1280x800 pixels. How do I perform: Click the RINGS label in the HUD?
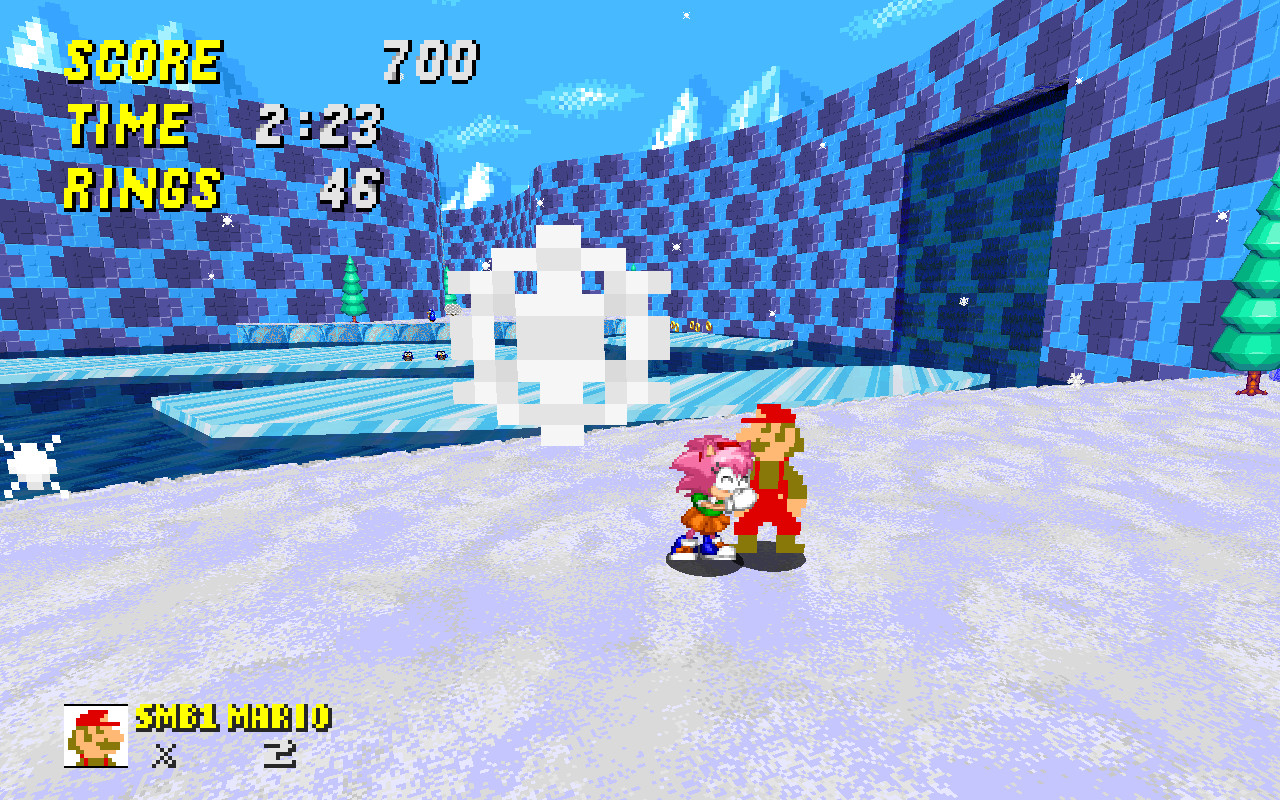click(x=140, y=188)
